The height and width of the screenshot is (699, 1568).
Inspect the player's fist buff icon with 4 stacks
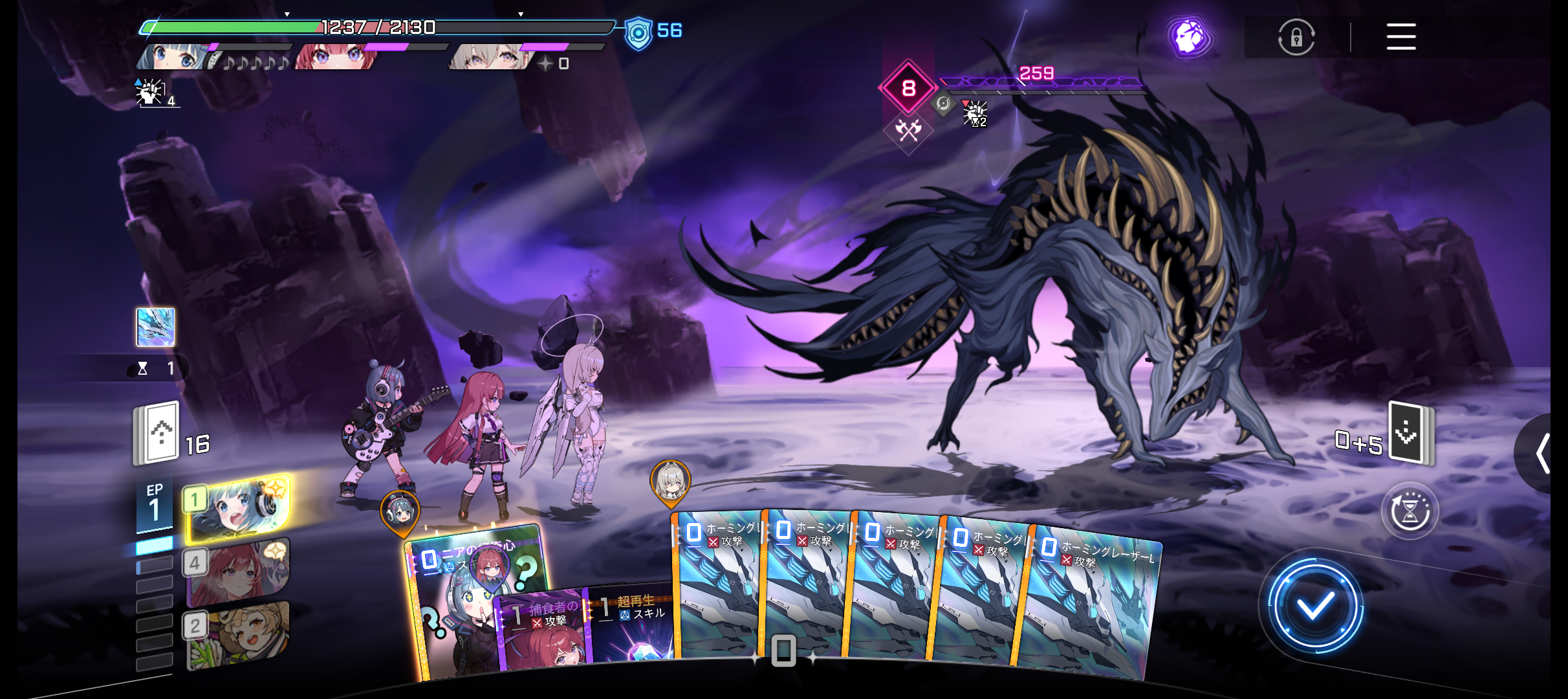pyautogui.click(x=152, y=93)
